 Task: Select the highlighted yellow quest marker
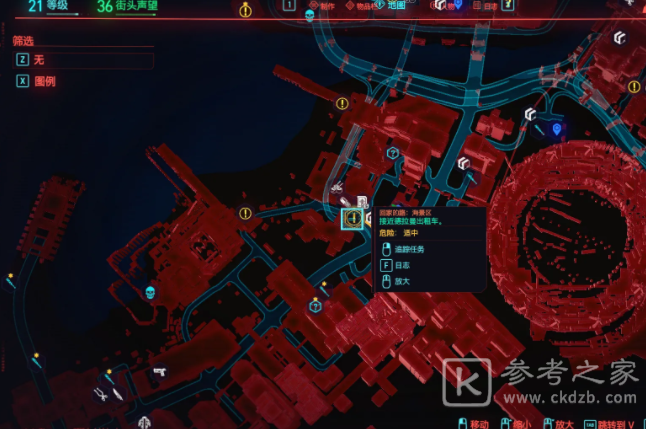point(351,218)
